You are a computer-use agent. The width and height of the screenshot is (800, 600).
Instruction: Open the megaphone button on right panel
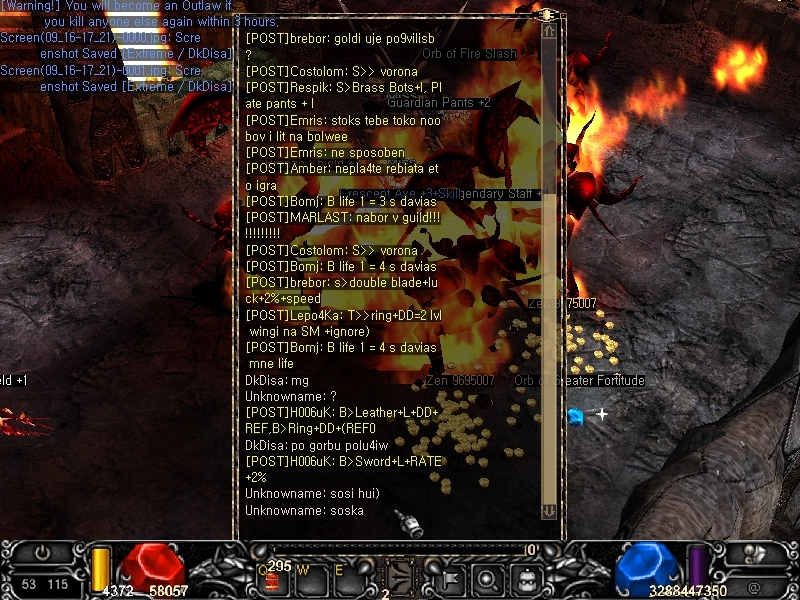click(753, 553)
